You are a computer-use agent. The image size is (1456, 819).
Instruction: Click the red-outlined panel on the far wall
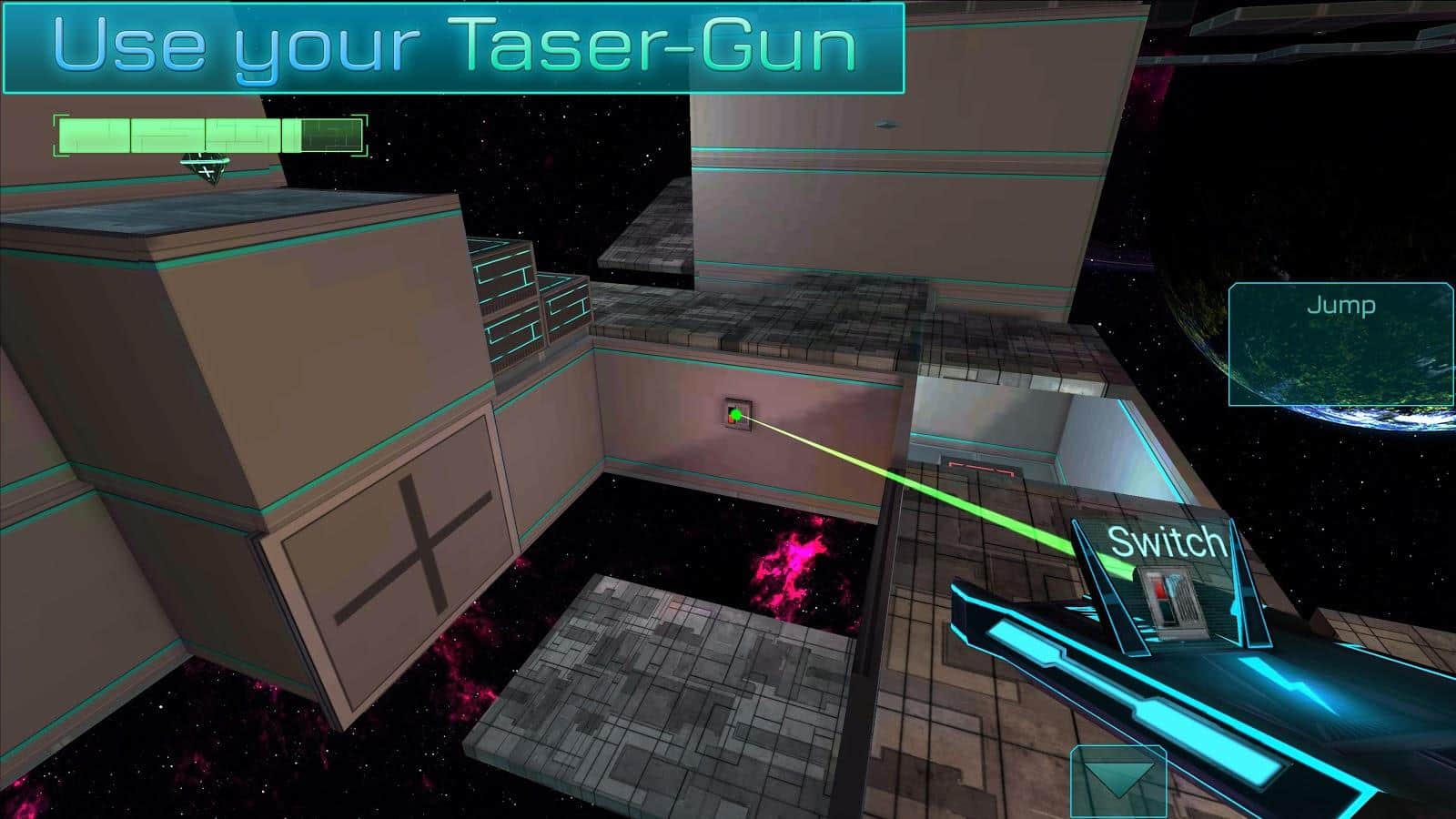983,466
